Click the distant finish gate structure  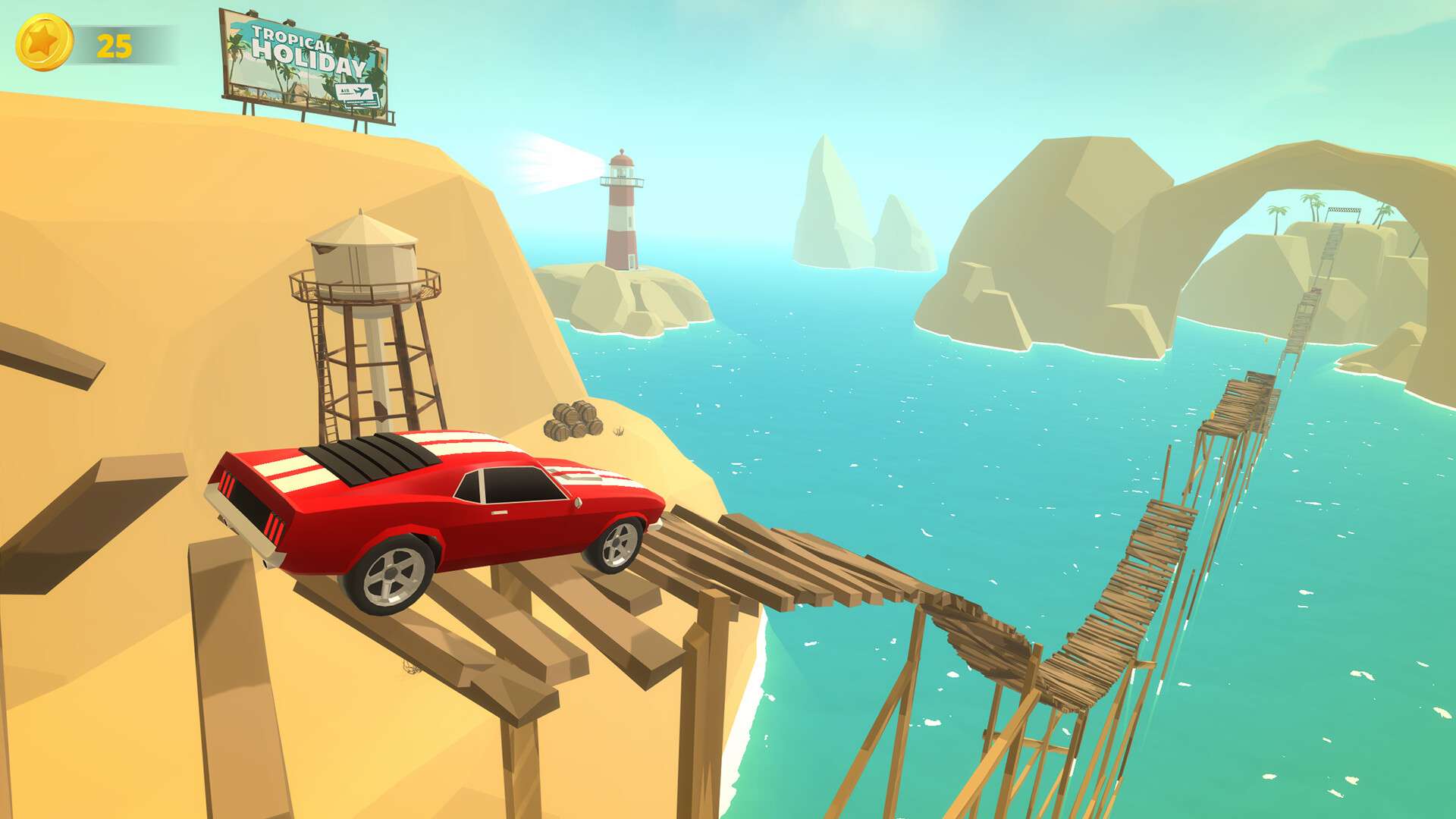coord(1345,210)
